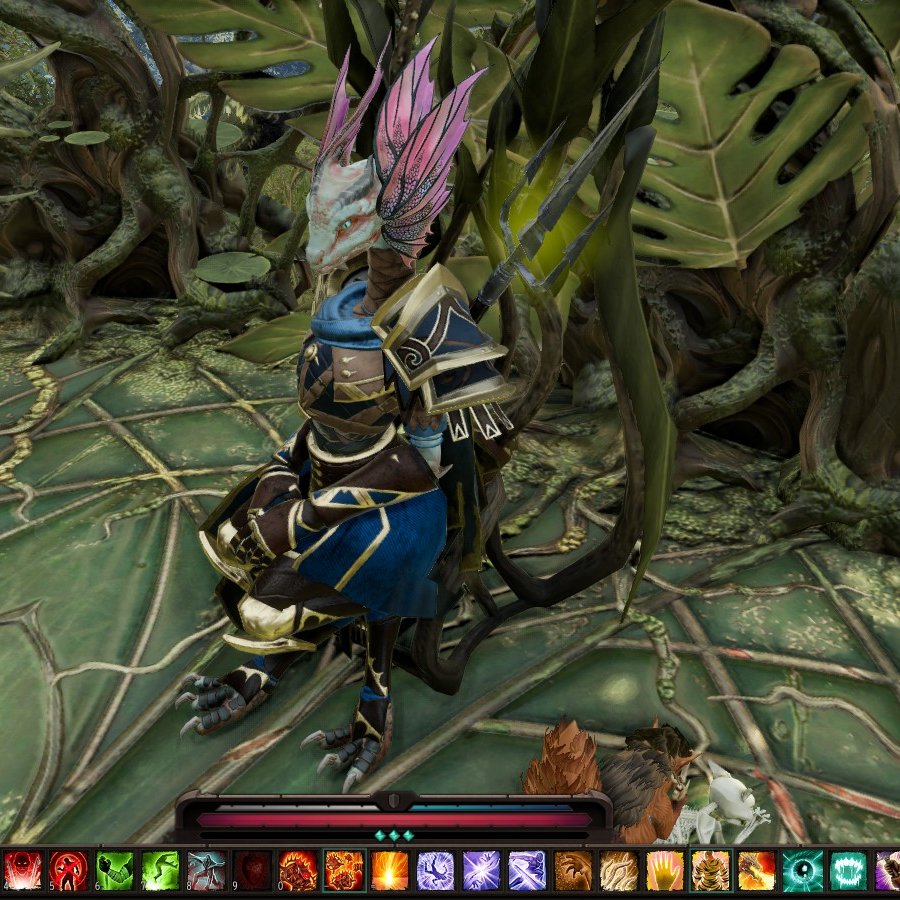The width and height of the screenshot is (900, 900).
Task: Use the orange flaming fists skill
Action: pos(344,871)
